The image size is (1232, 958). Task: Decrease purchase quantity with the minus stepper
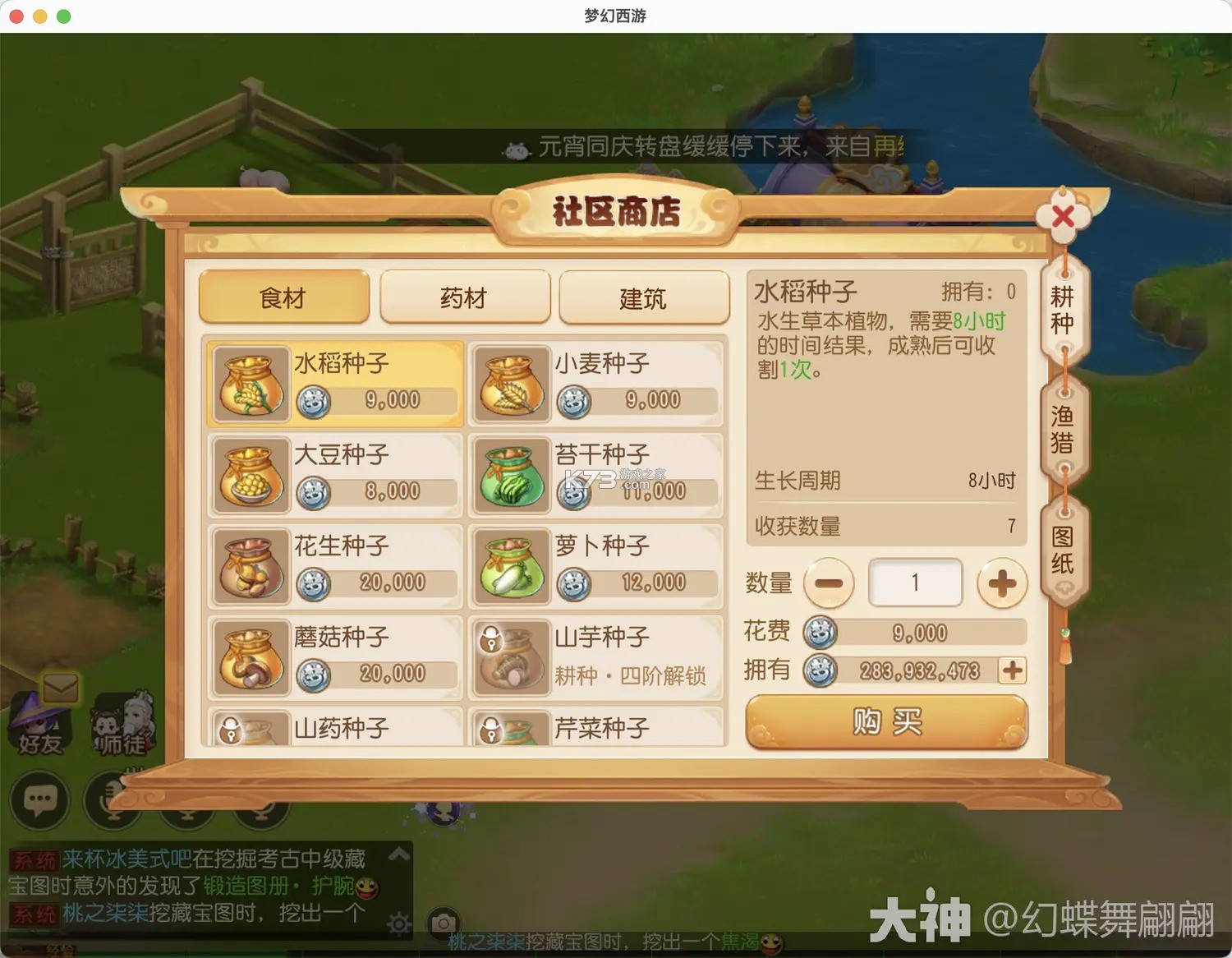(829, 583)
